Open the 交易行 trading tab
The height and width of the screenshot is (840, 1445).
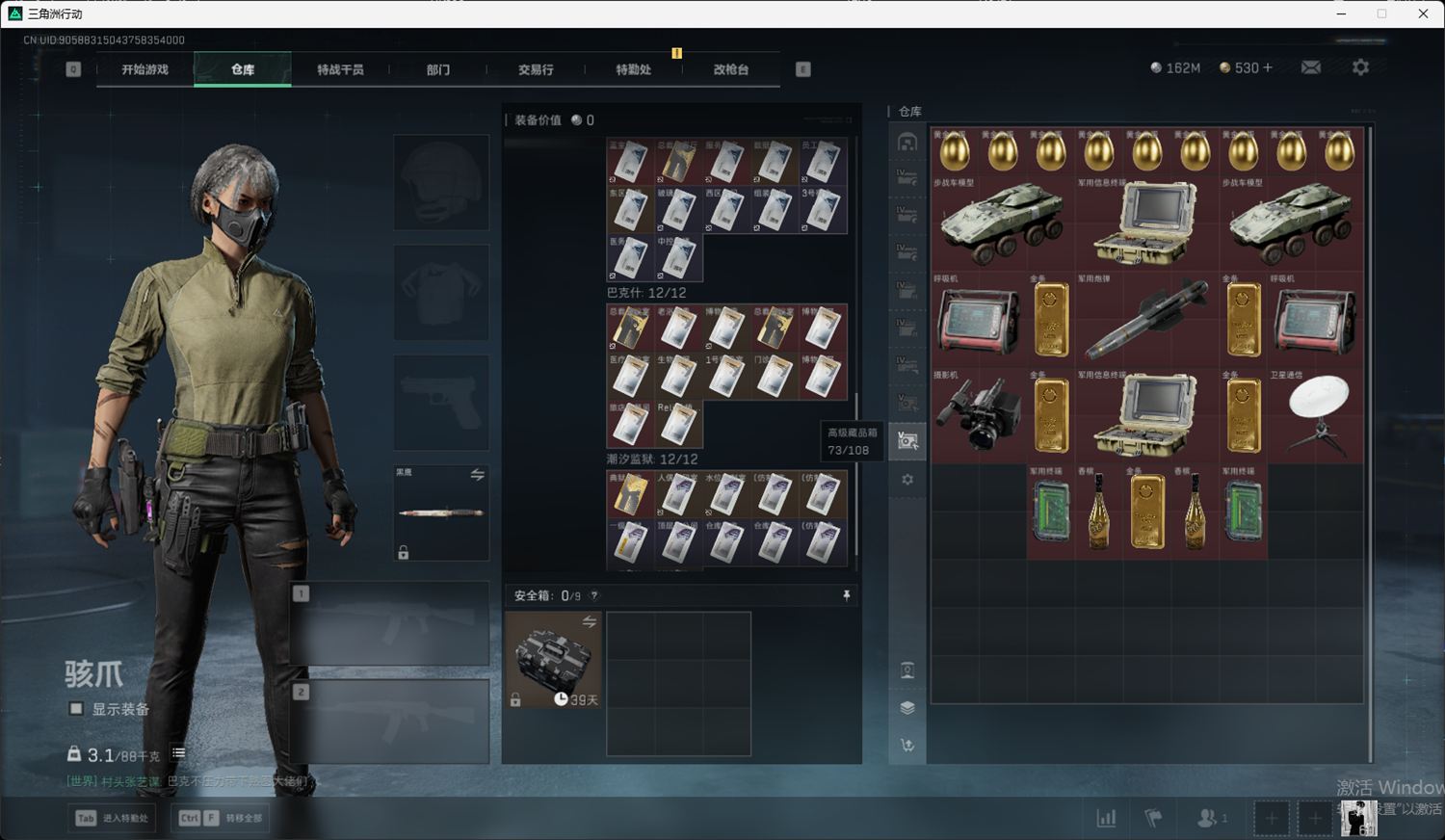(536, 69)
